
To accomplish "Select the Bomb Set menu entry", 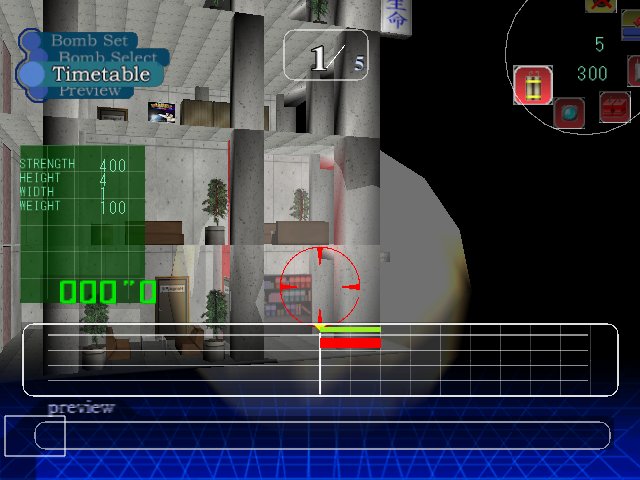I will (88, 41).
